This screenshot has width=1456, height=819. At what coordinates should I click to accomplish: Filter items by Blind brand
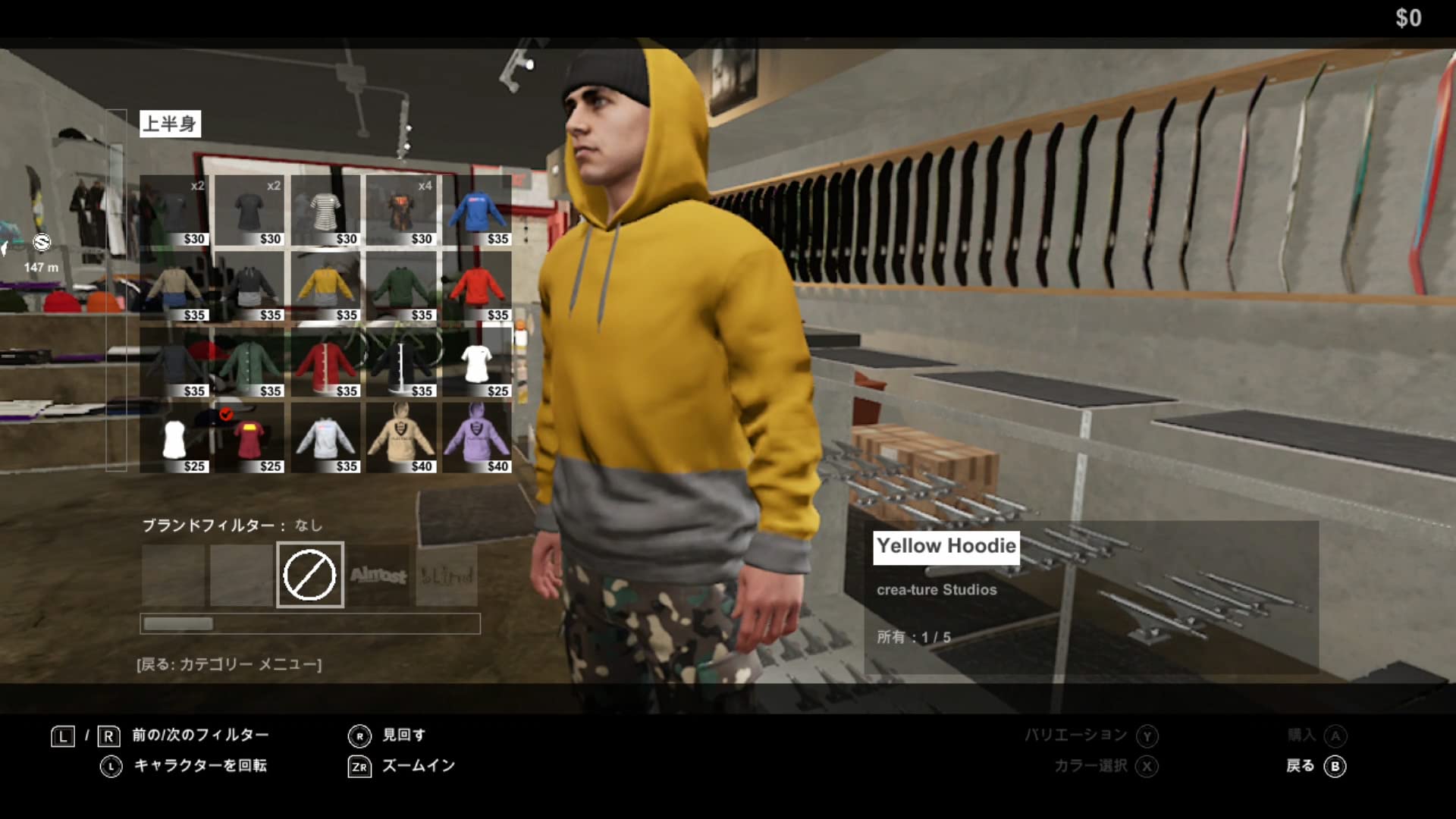[447, 576]
